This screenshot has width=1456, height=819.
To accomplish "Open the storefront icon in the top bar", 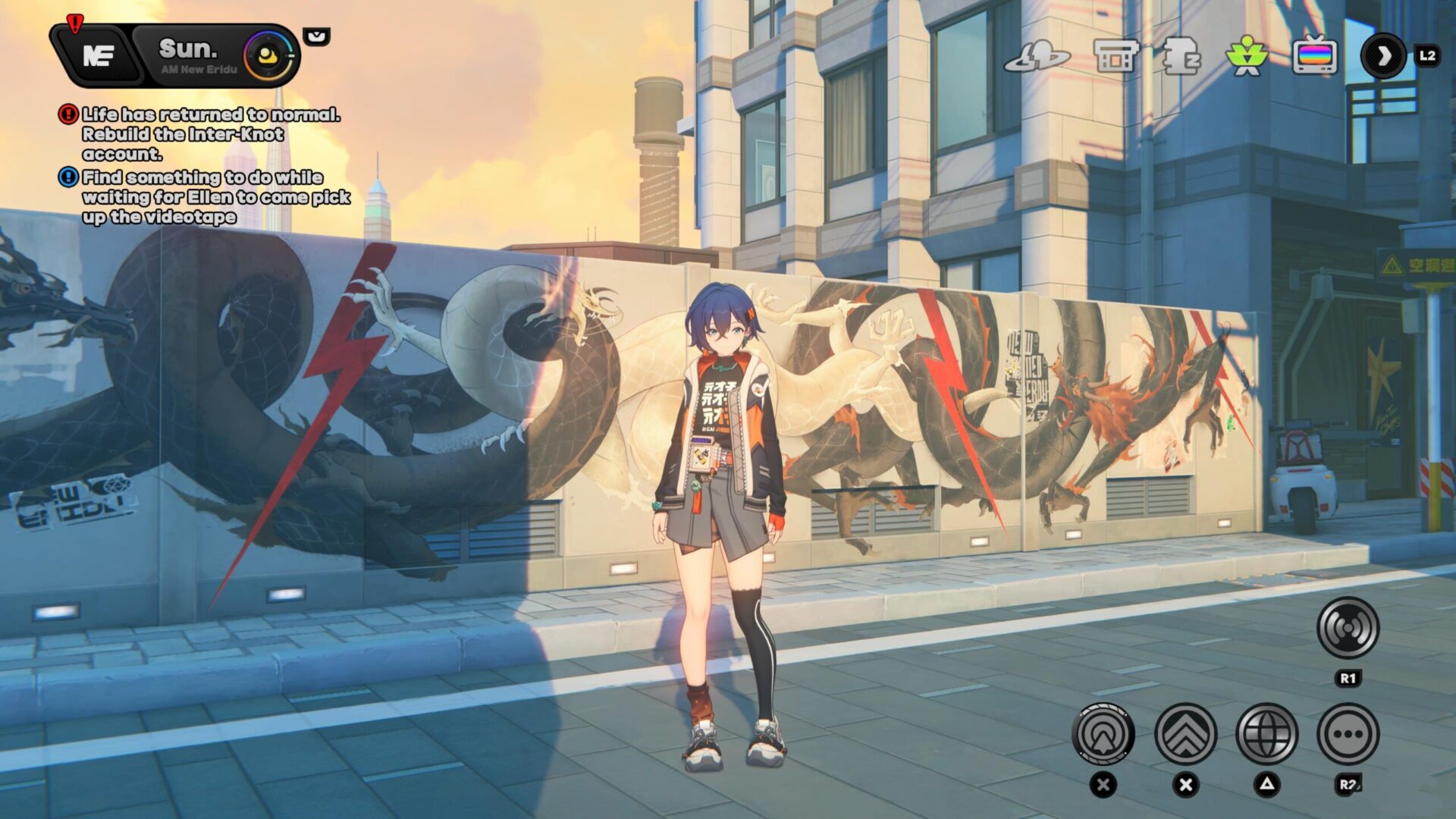I will (x=1116, y=55).
